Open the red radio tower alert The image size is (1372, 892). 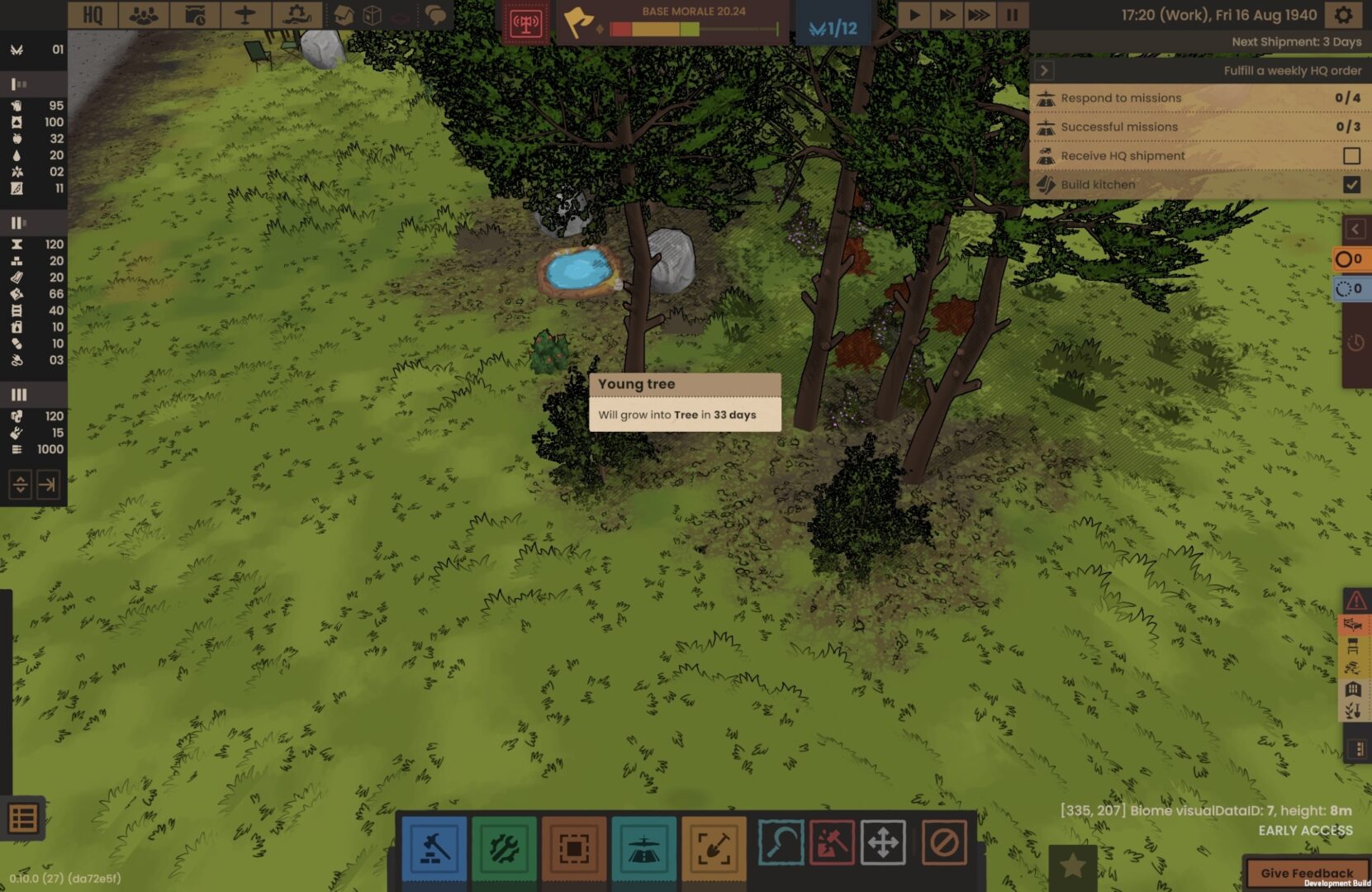tap(526, 24)
